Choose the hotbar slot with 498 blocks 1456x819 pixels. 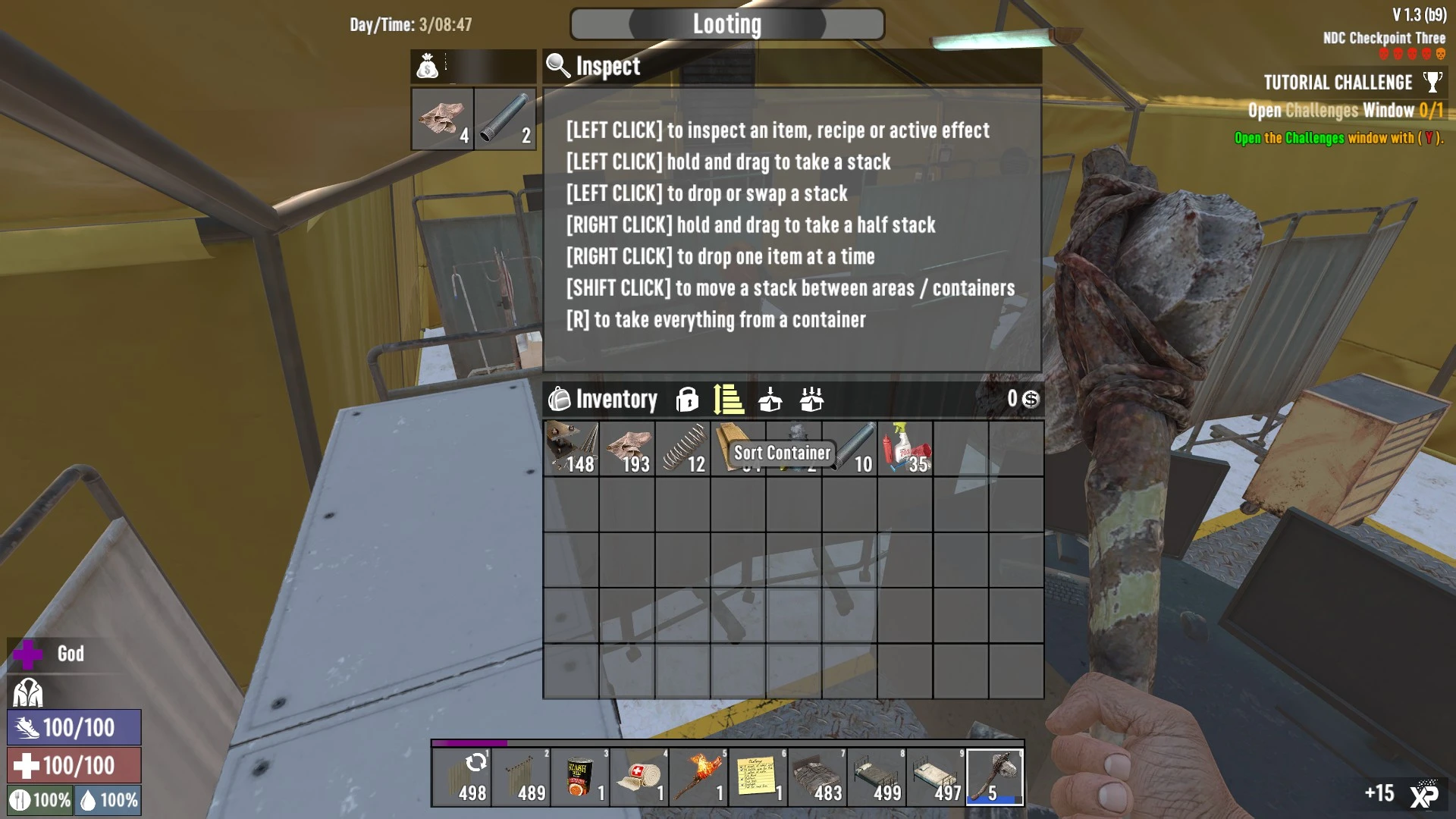coord(463,778)
